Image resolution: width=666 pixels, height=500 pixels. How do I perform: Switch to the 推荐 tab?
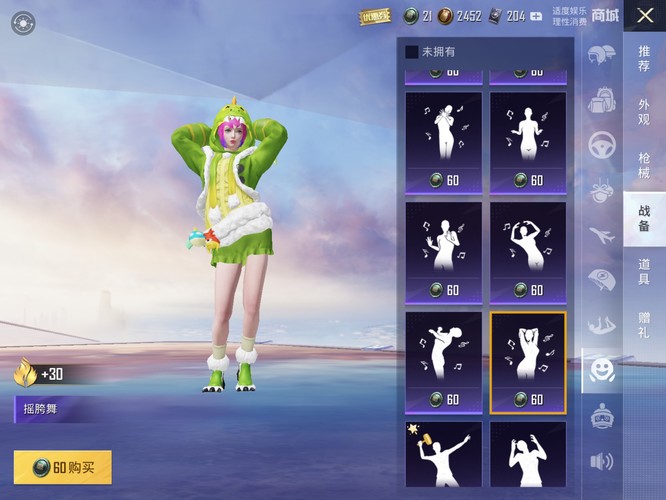pyautogui.click(x=644, y=59)
